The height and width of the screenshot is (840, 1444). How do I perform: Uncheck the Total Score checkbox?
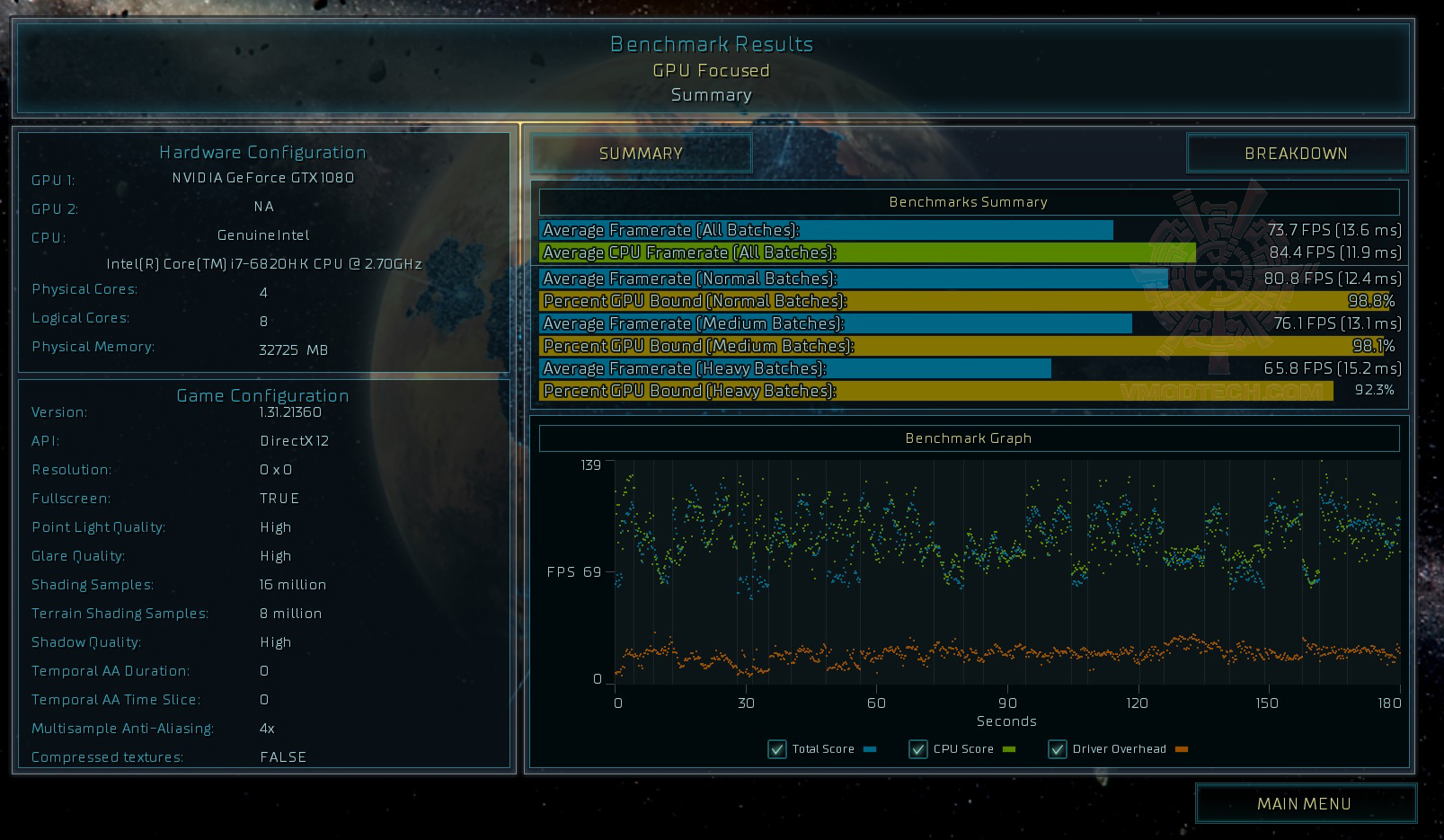(776, 748)
